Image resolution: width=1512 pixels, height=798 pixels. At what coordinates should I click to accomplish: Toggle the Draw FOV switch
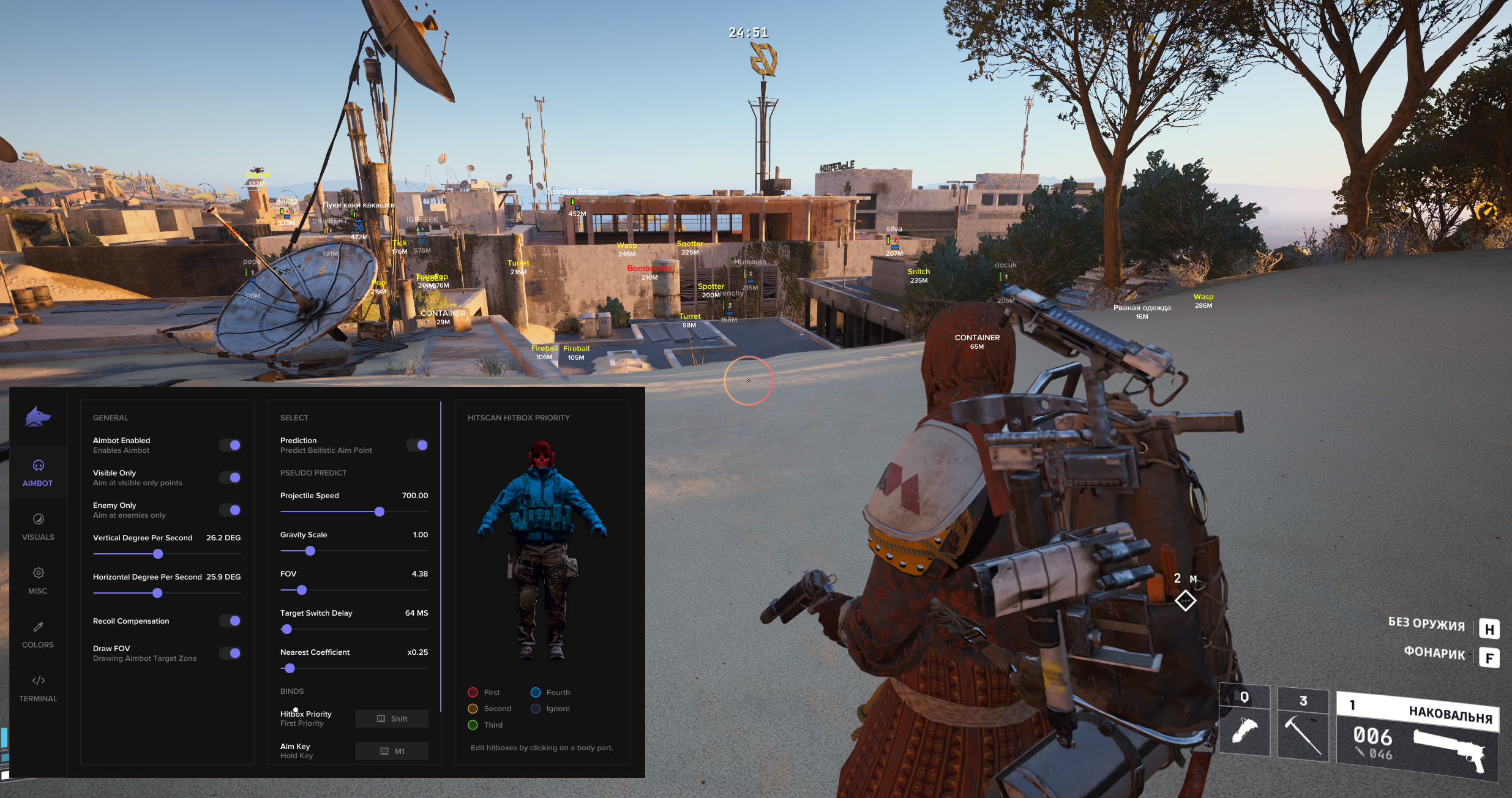point(230,653)
